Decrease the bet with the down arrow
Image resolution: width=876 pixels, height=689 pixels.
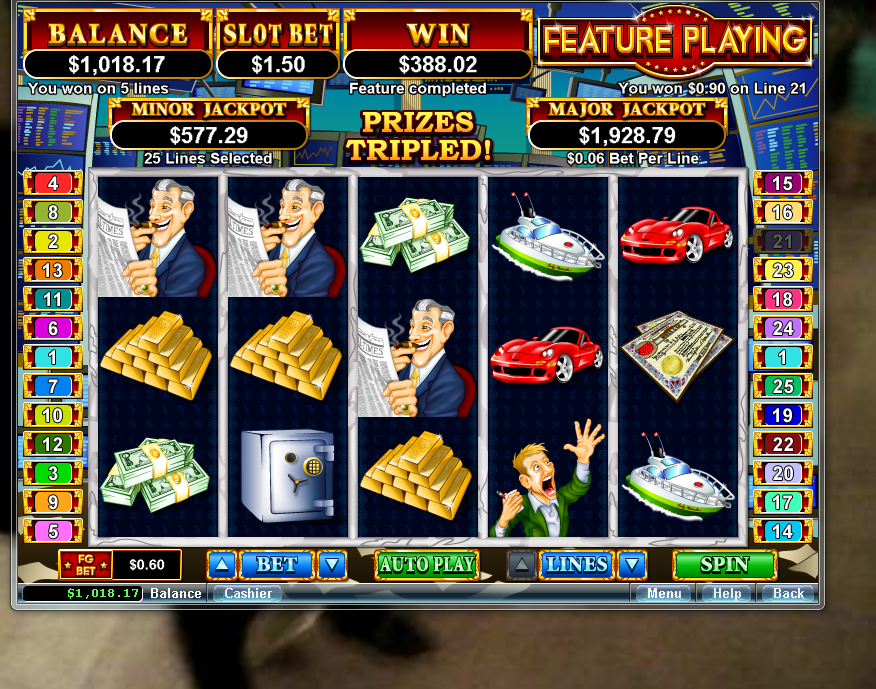pyautogui.click(x=332, y=565)
